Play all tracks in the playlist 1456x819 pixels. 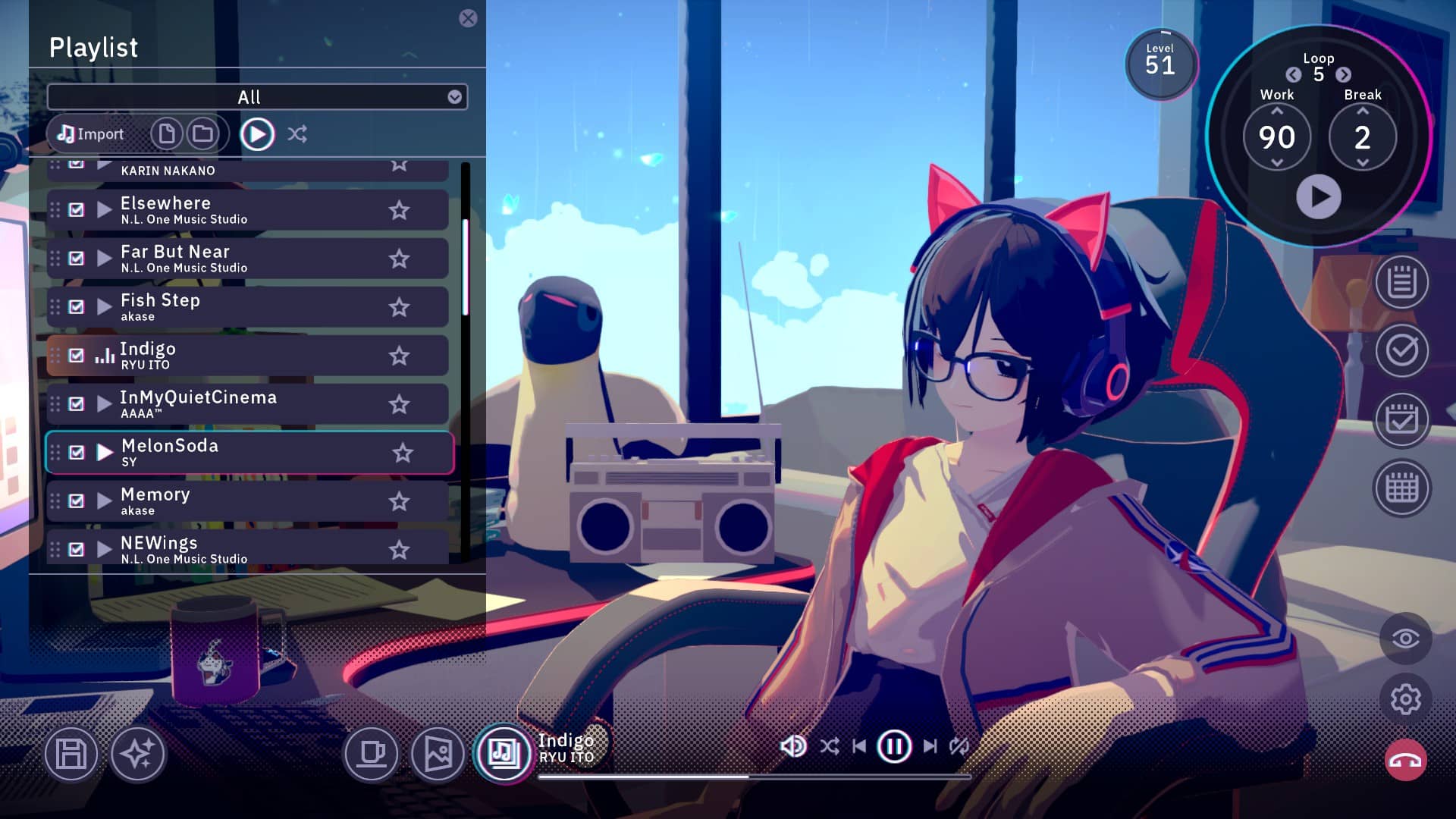pyautogui.click(x=257, y=134)
